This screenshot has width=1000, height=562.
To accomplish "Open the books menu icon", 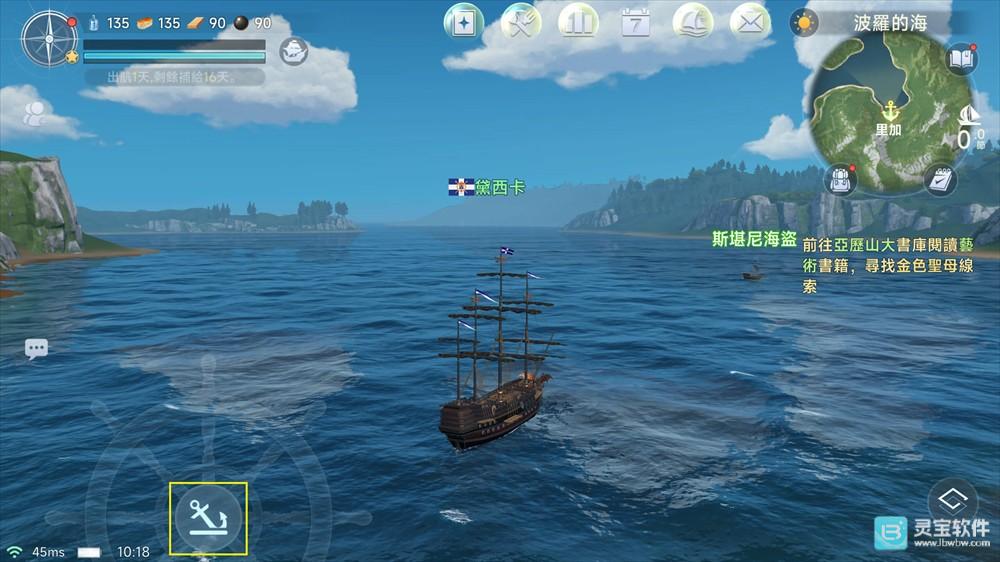I will tap(578, 22).
